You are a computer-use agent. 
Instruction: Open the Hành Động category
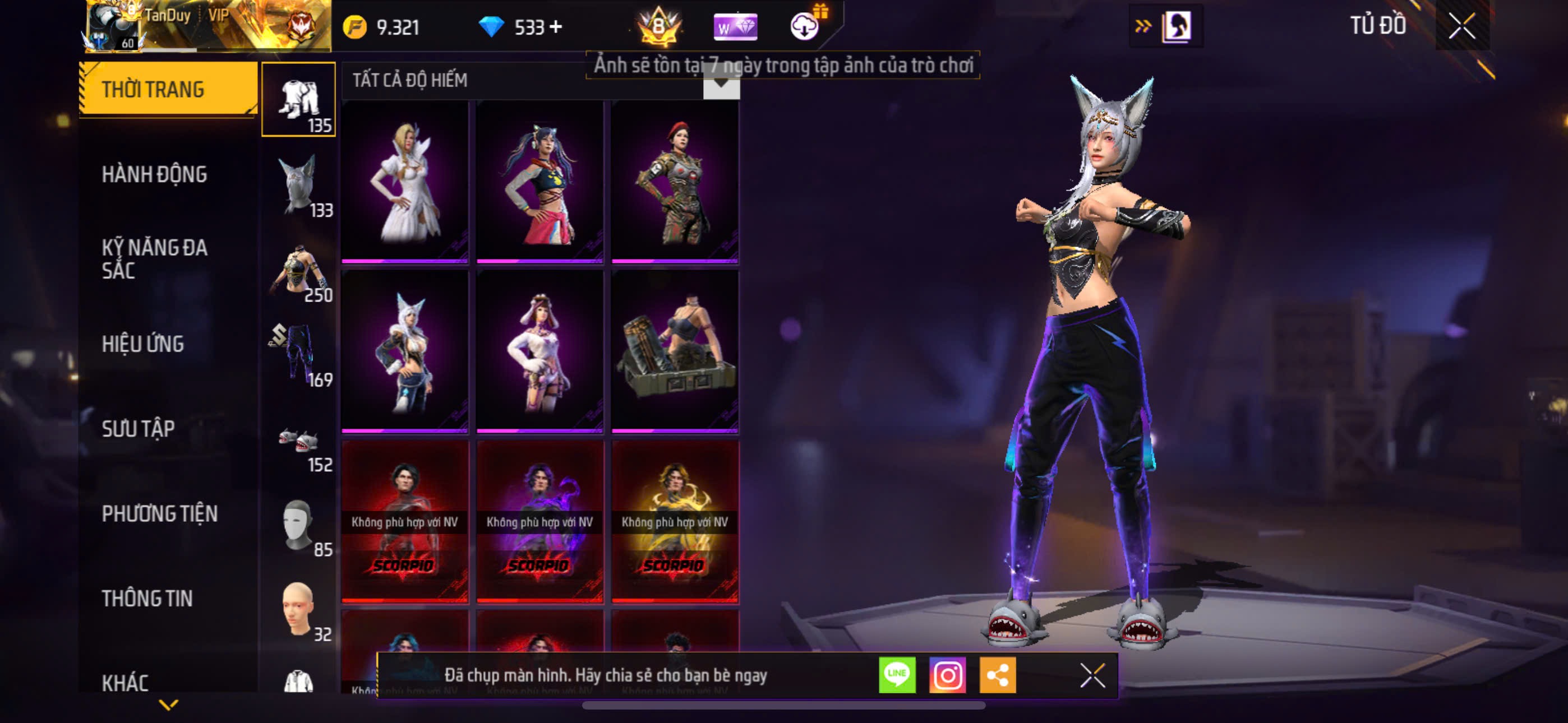[155, 175]
